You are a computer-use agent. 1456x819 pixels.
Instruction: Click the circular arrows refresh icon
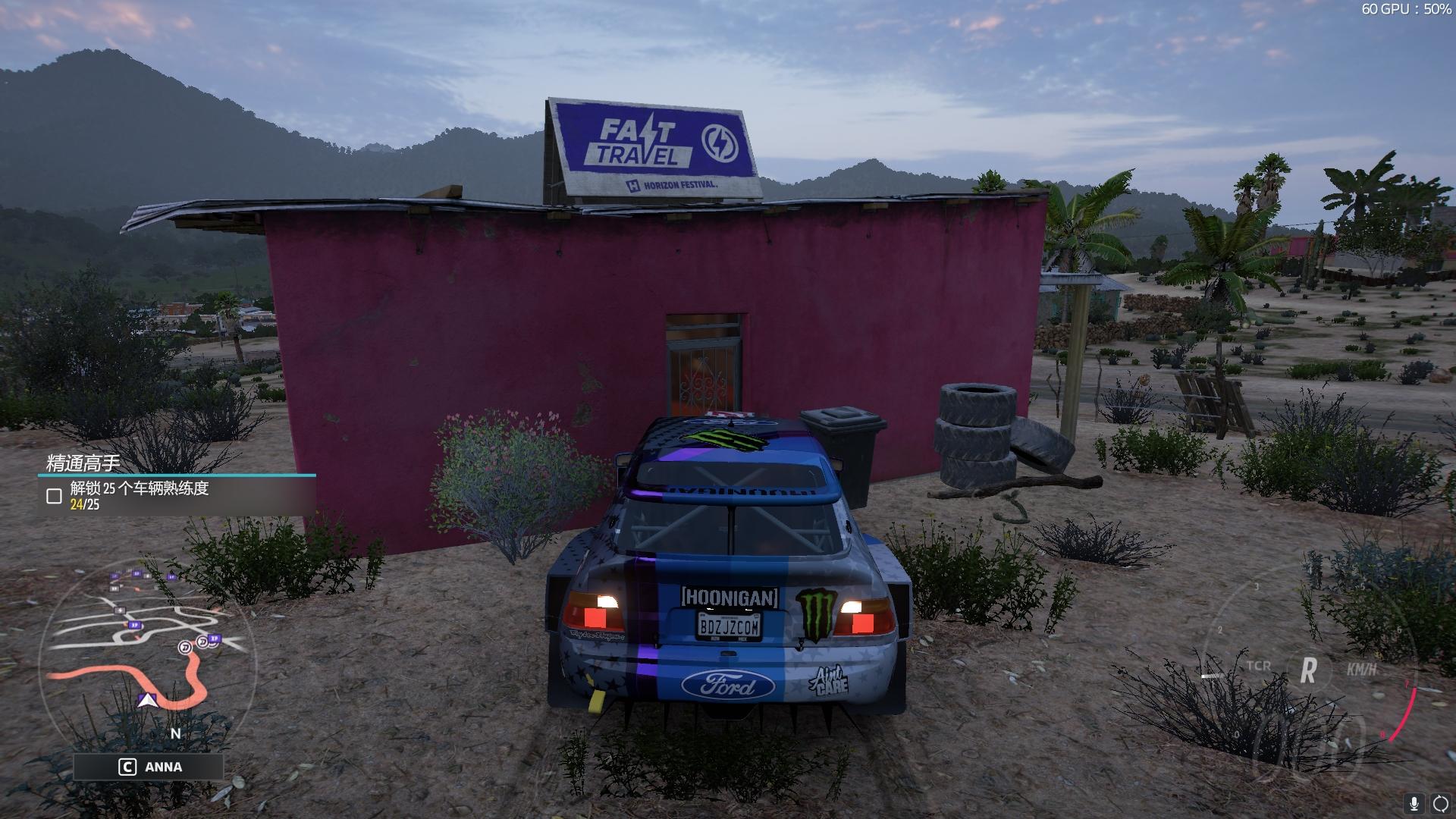coord(1439,803)
